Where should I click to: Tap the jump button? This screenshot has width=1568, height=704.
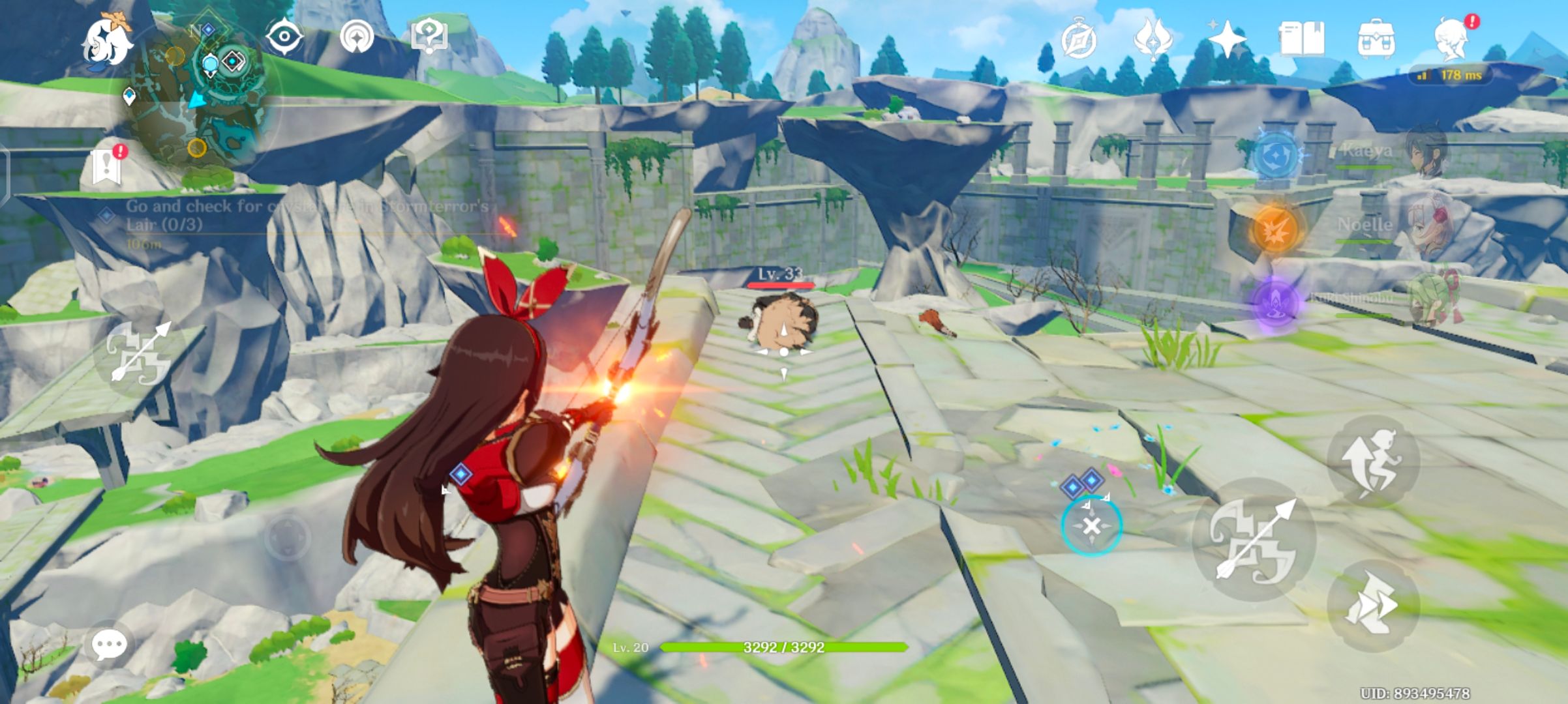[x=1373, y=460]
